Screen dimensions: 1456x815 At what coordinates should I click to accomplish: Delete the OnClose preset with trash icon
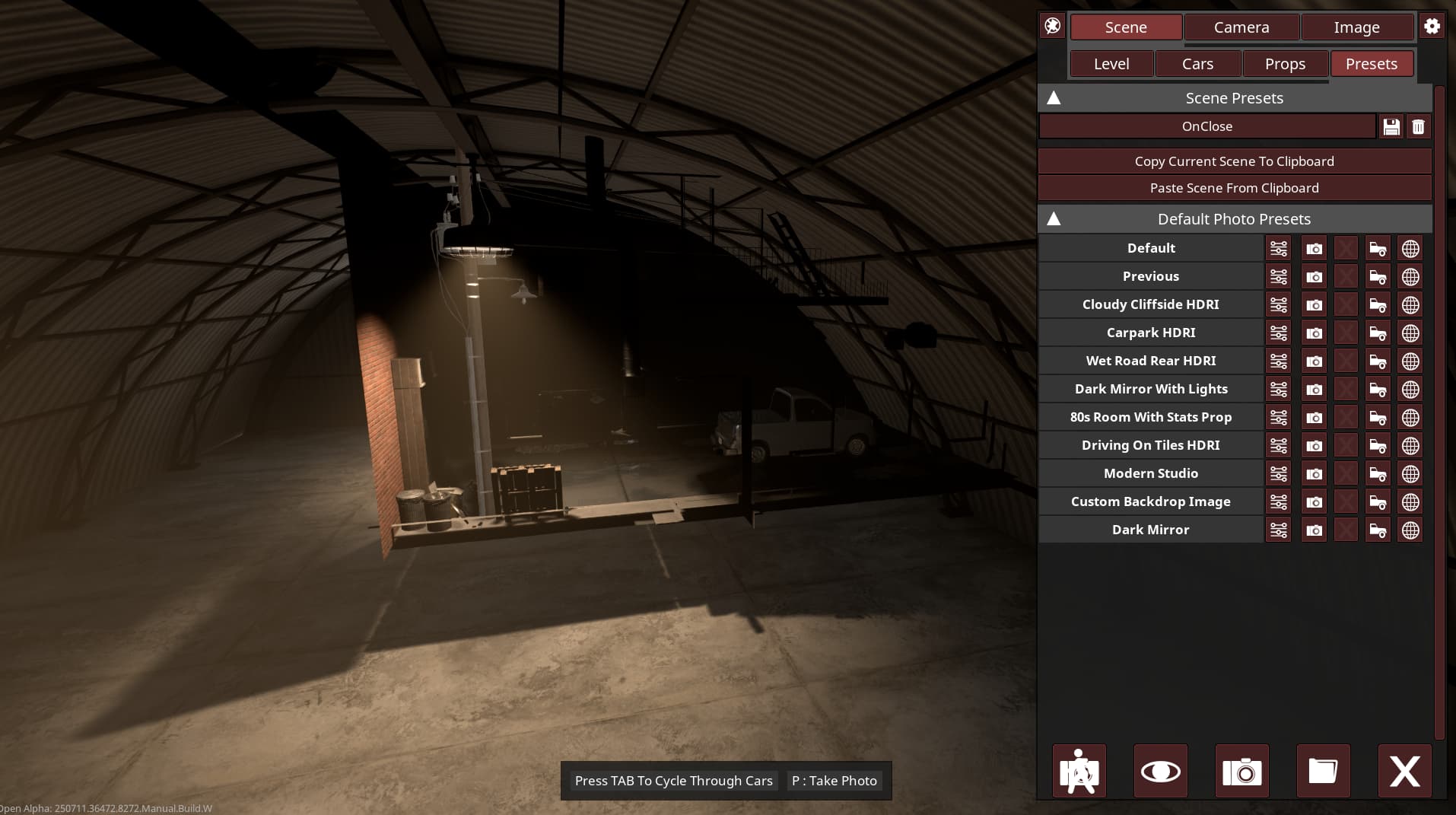pos(1418,127)
